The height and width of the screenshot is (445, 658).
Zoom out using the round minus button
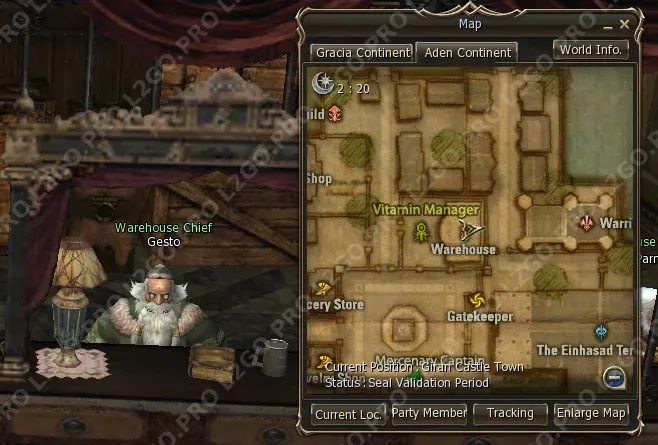pos(614,377)
